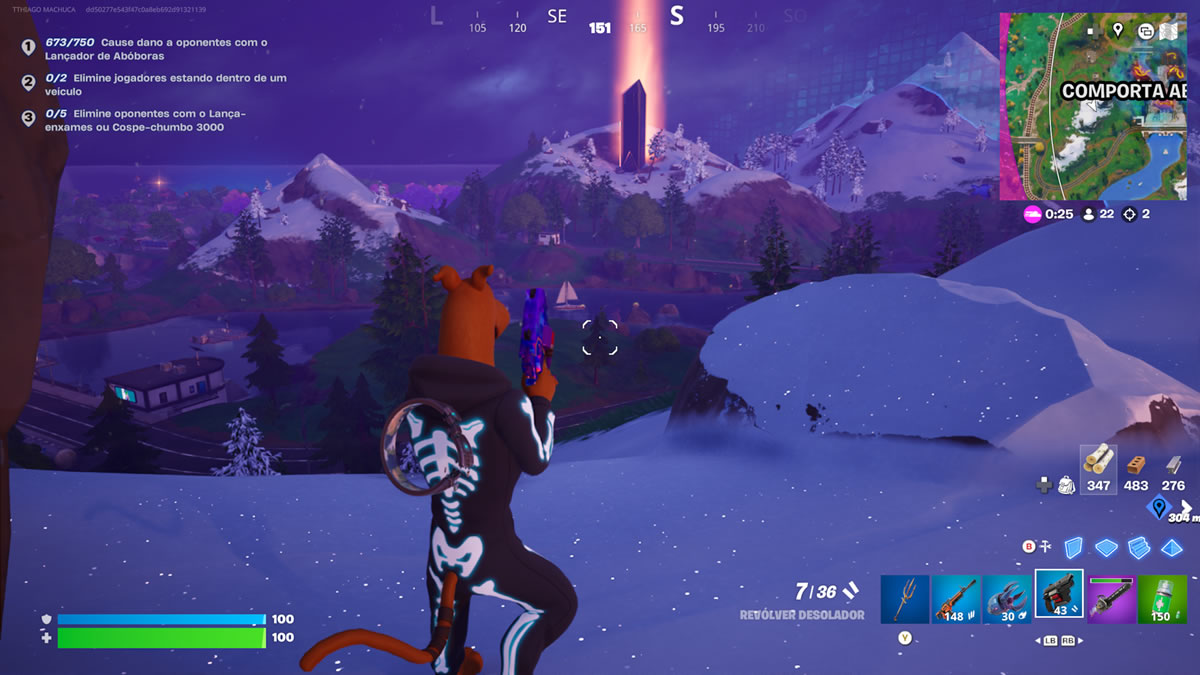Open the vehicle elimination quest entry
Image resolution: width=1200 pixels, height=675 pixels.
click(x=166, y=84)
